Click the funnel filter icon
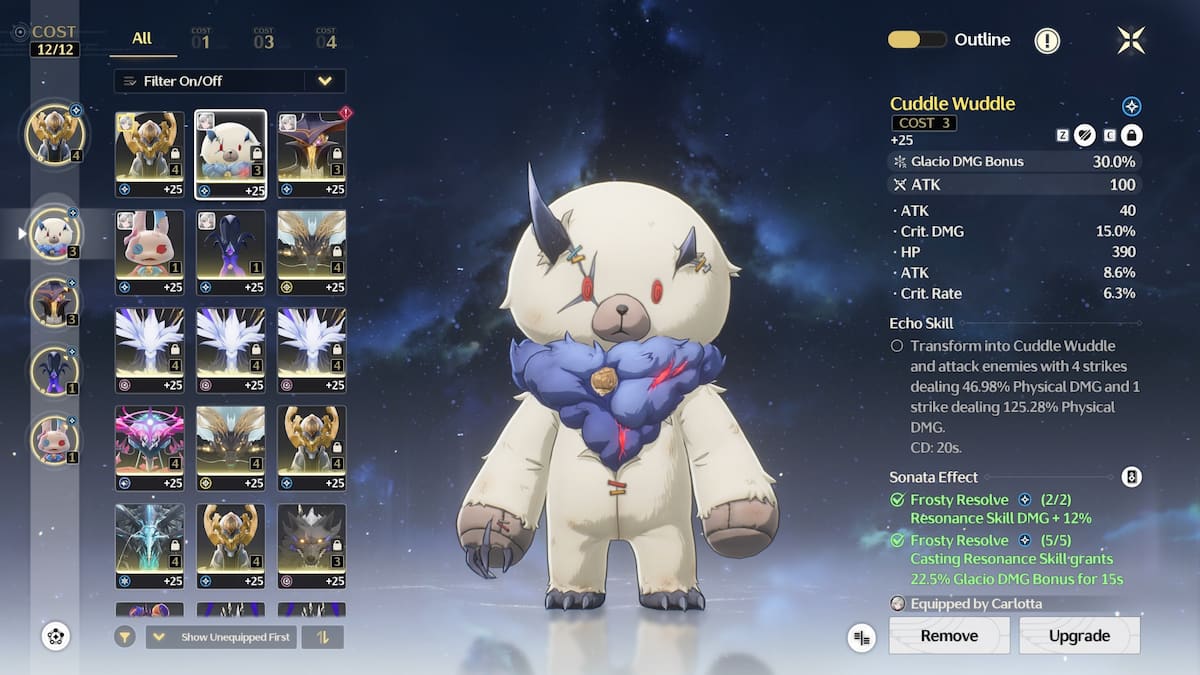Image resolution: width=1200 pixels, height=675 pixels. [x=125, y=637]
